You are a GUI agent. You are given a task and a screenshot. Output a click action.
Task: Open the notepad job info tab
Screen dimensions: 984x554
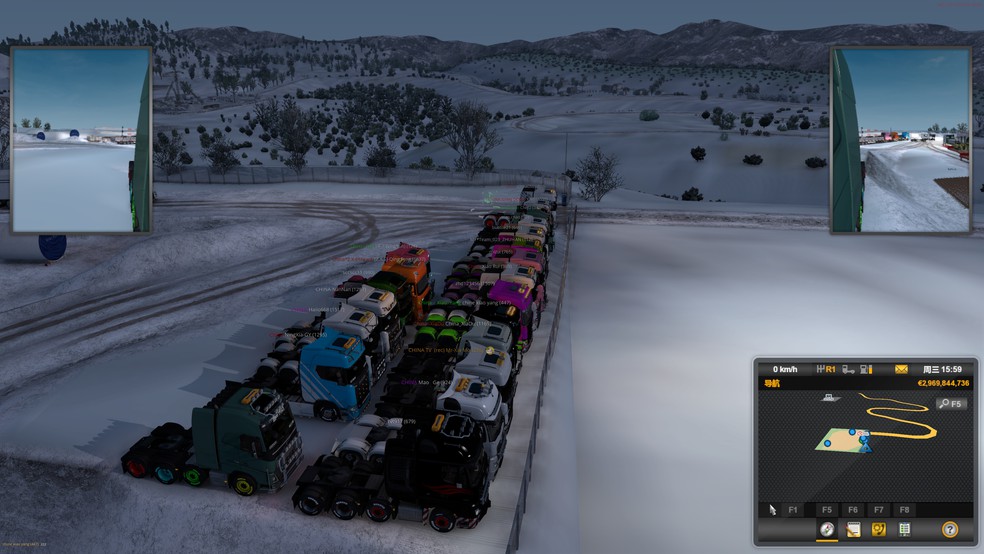coord(853,529)
